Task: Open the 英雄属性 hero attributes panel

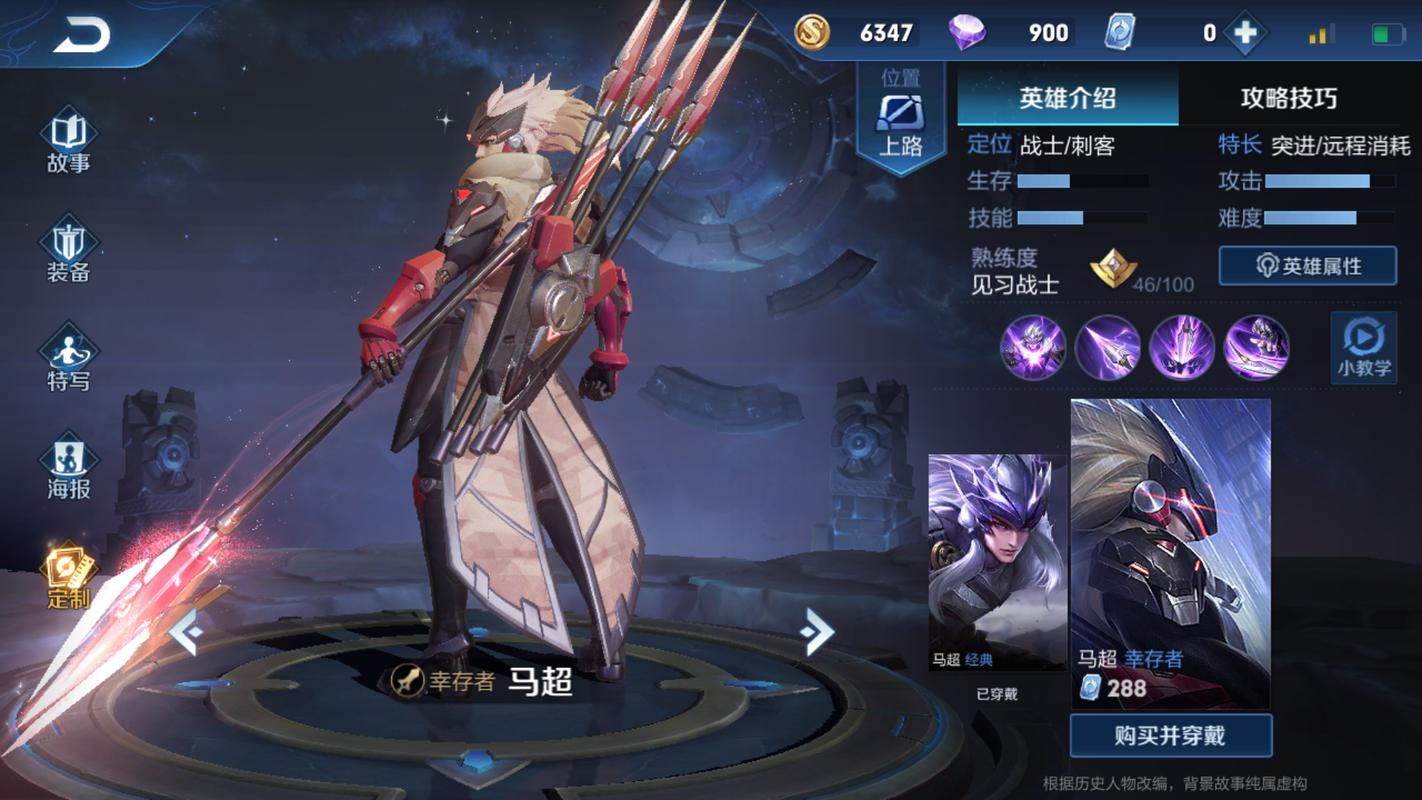Action: click(1307, 266)
